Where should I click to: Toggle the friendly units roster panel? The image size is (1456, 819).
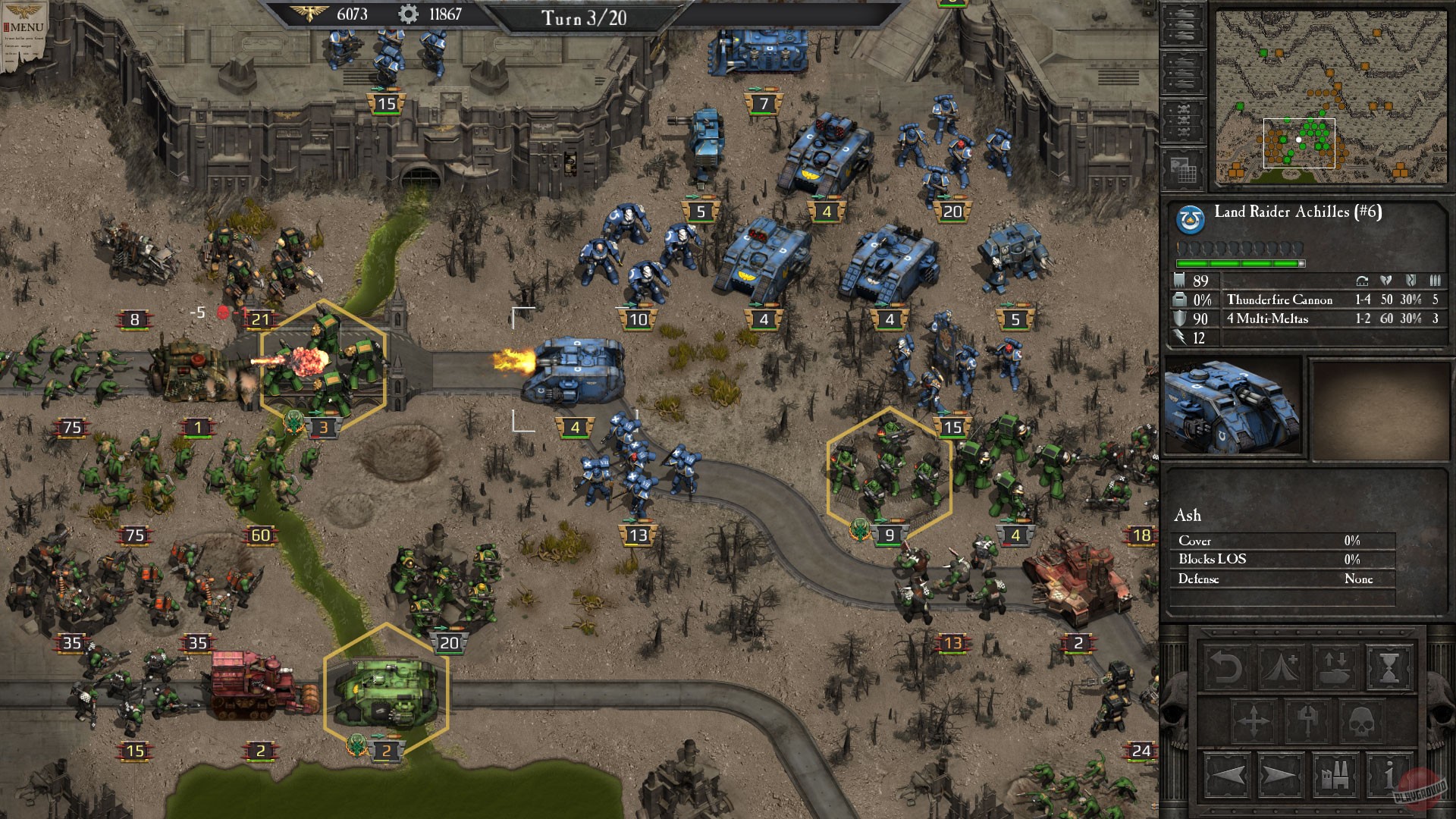tap(1183, 26)
